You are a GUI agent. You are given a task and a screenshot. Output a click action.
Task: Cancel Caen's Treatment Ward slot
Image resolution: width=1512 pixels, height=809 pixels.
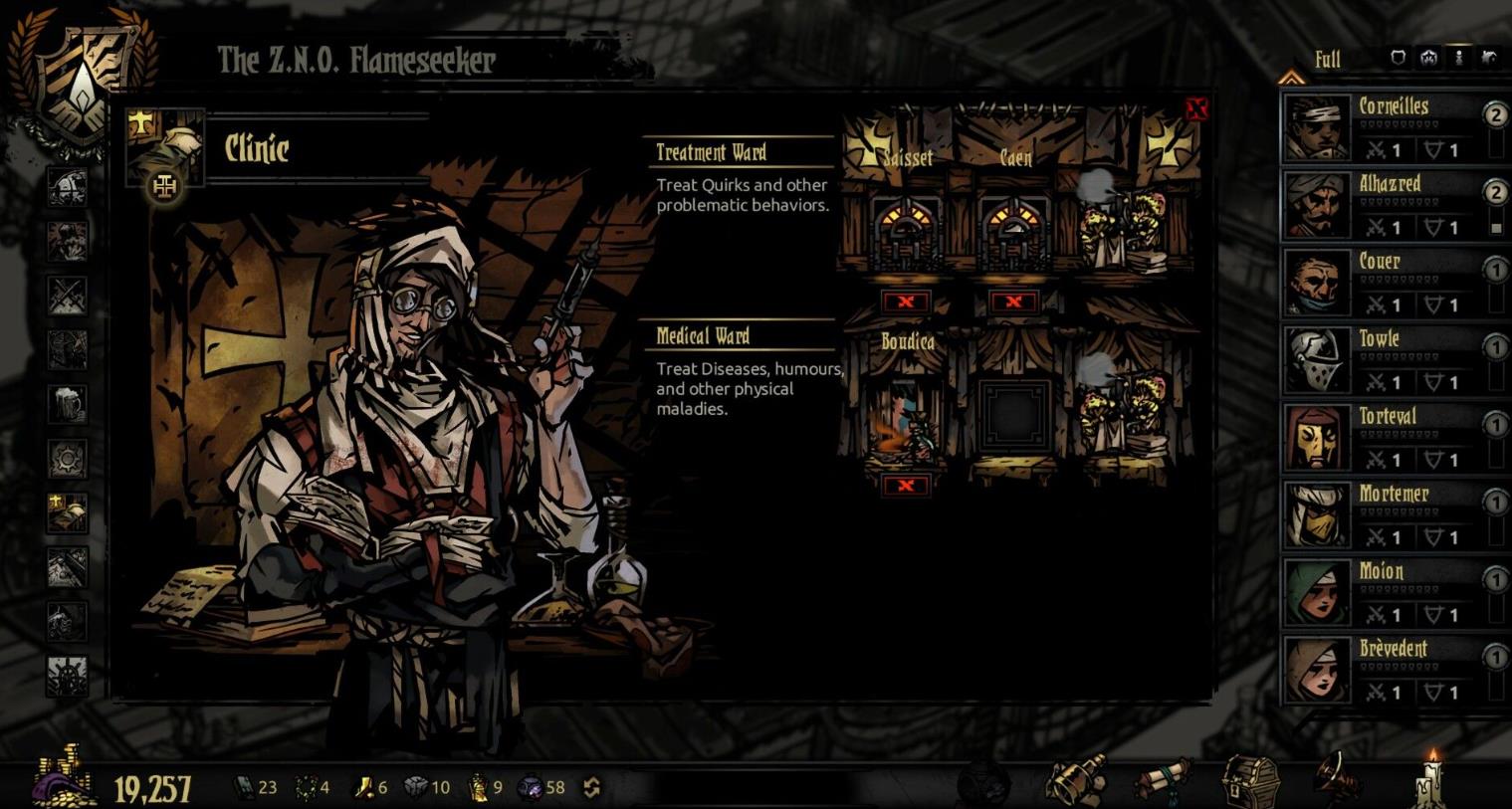point(1013,302)
